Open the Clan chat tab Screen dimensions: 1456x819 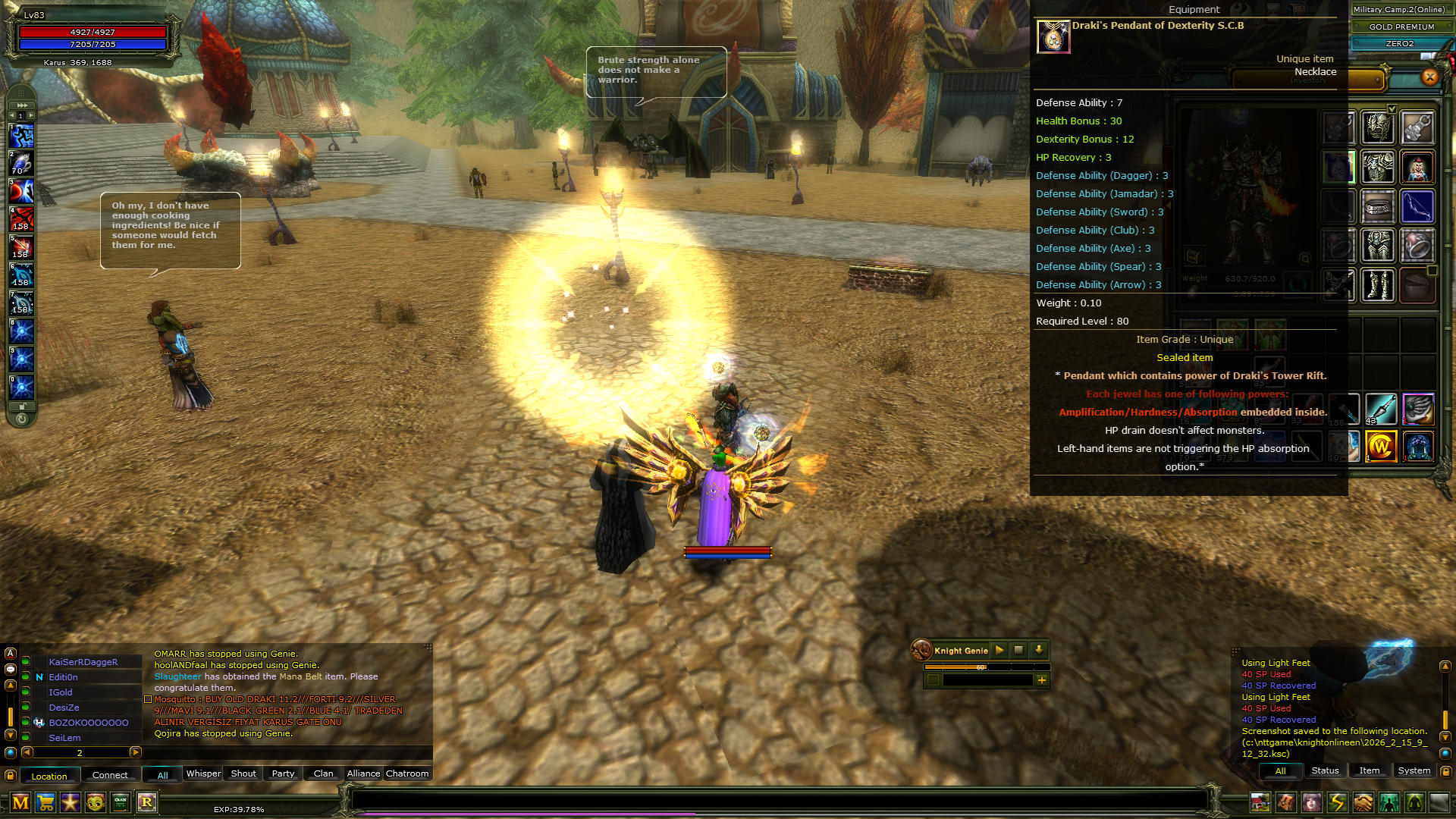[x=323, y=773]
